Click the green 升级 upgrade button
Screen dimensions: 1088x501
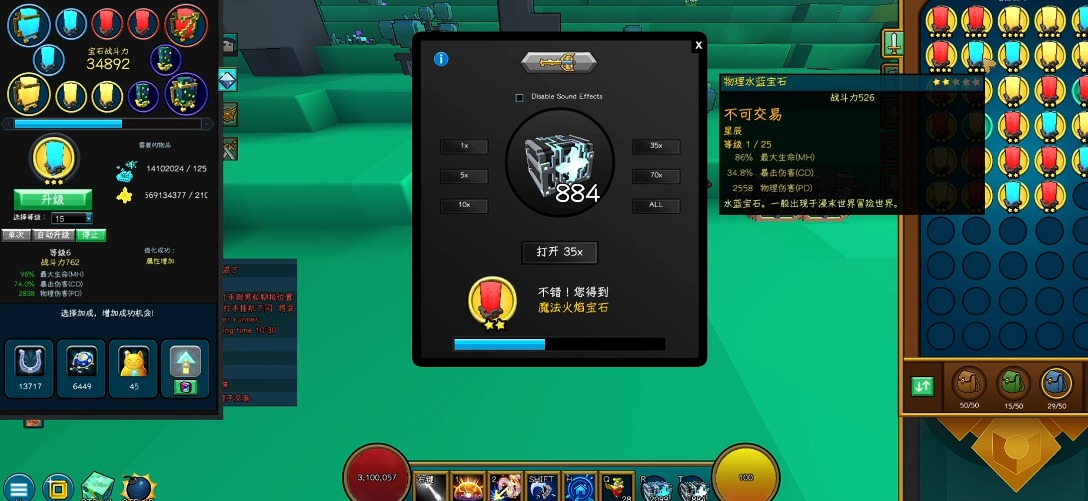tap(52, 199)
